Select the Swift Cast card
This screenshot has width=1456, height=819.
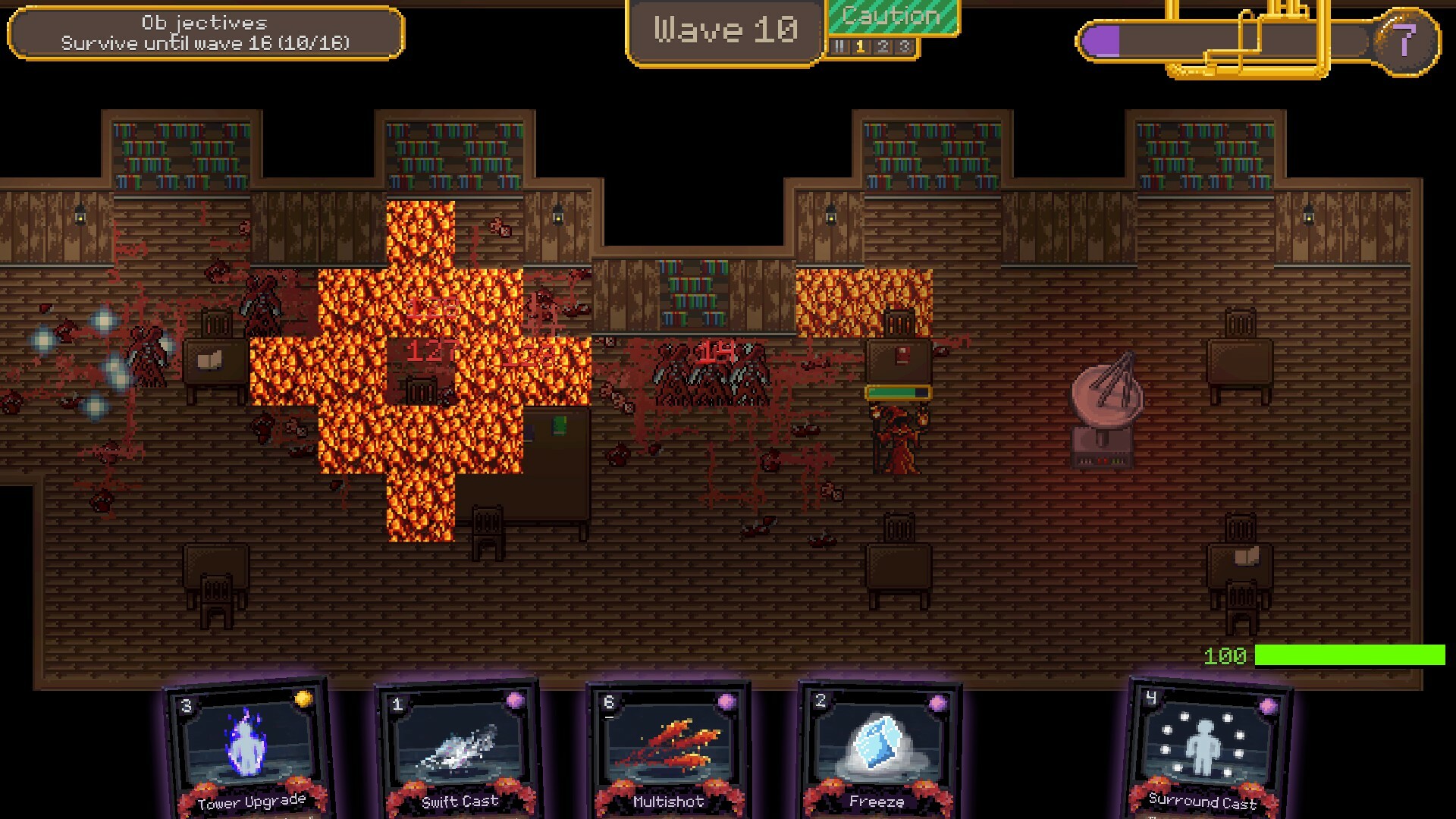click(x=459, y=751)
